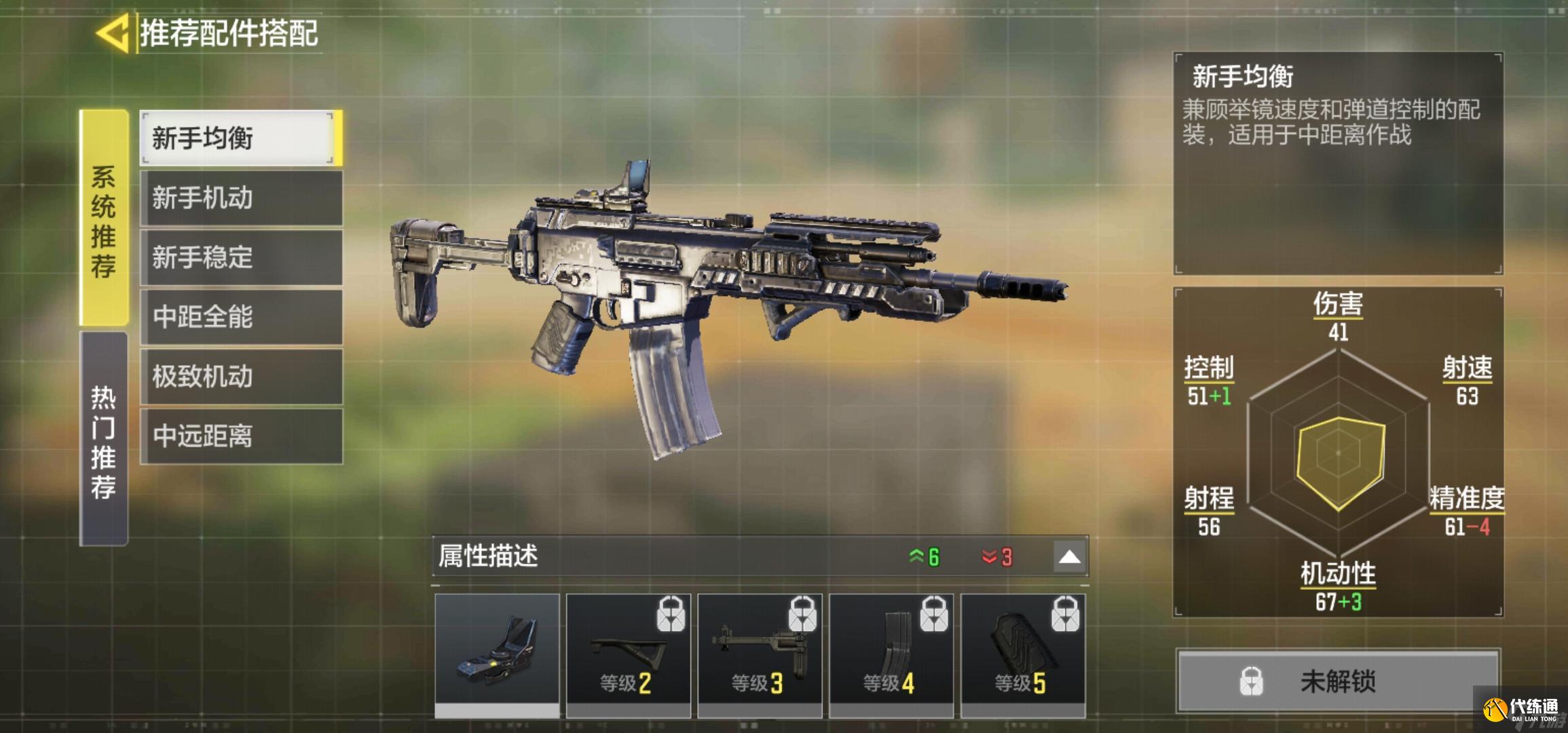Select the level 4 magazine attachment slot
The width and height of the screenshot is (1568, 733).
[x=891, y=653]
